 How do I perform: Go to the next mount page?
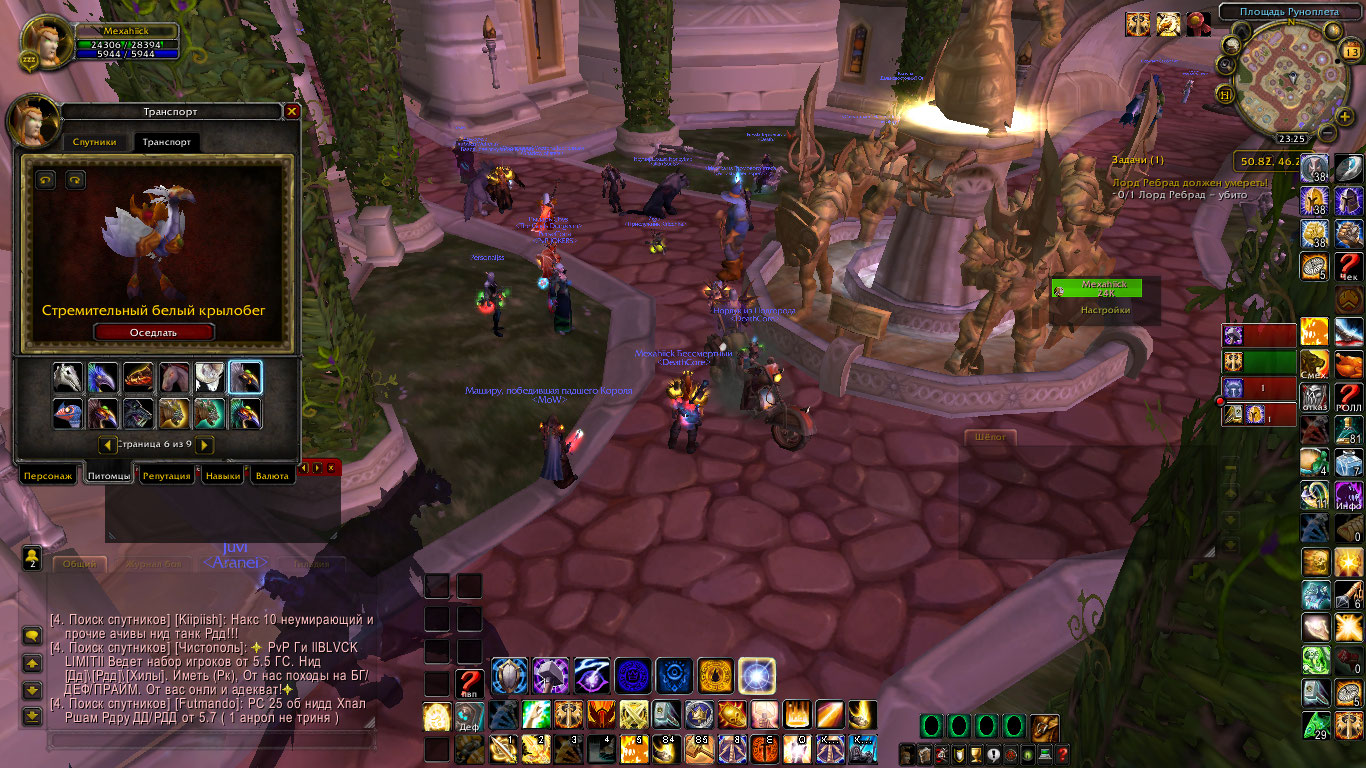(204, 444)
